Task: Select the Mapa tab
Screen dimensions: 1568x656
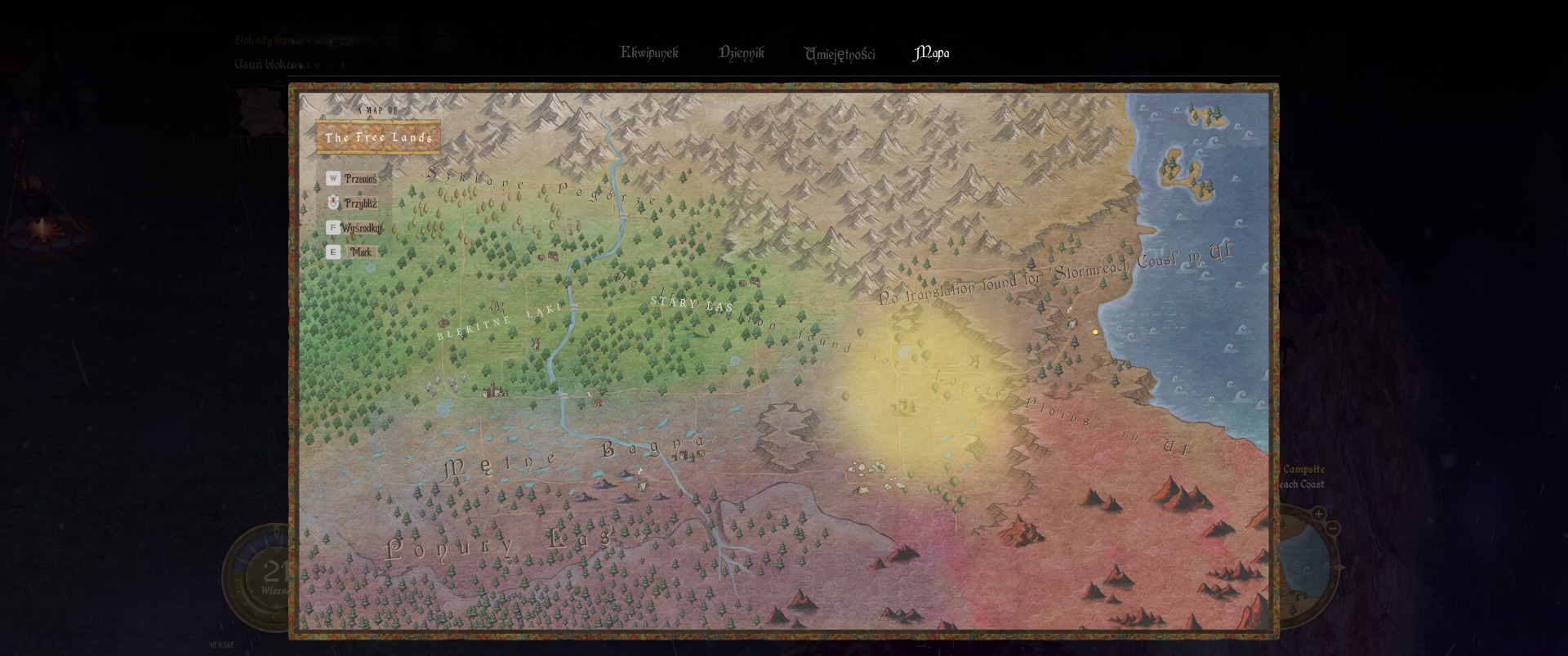Action: tap(930, 53)
